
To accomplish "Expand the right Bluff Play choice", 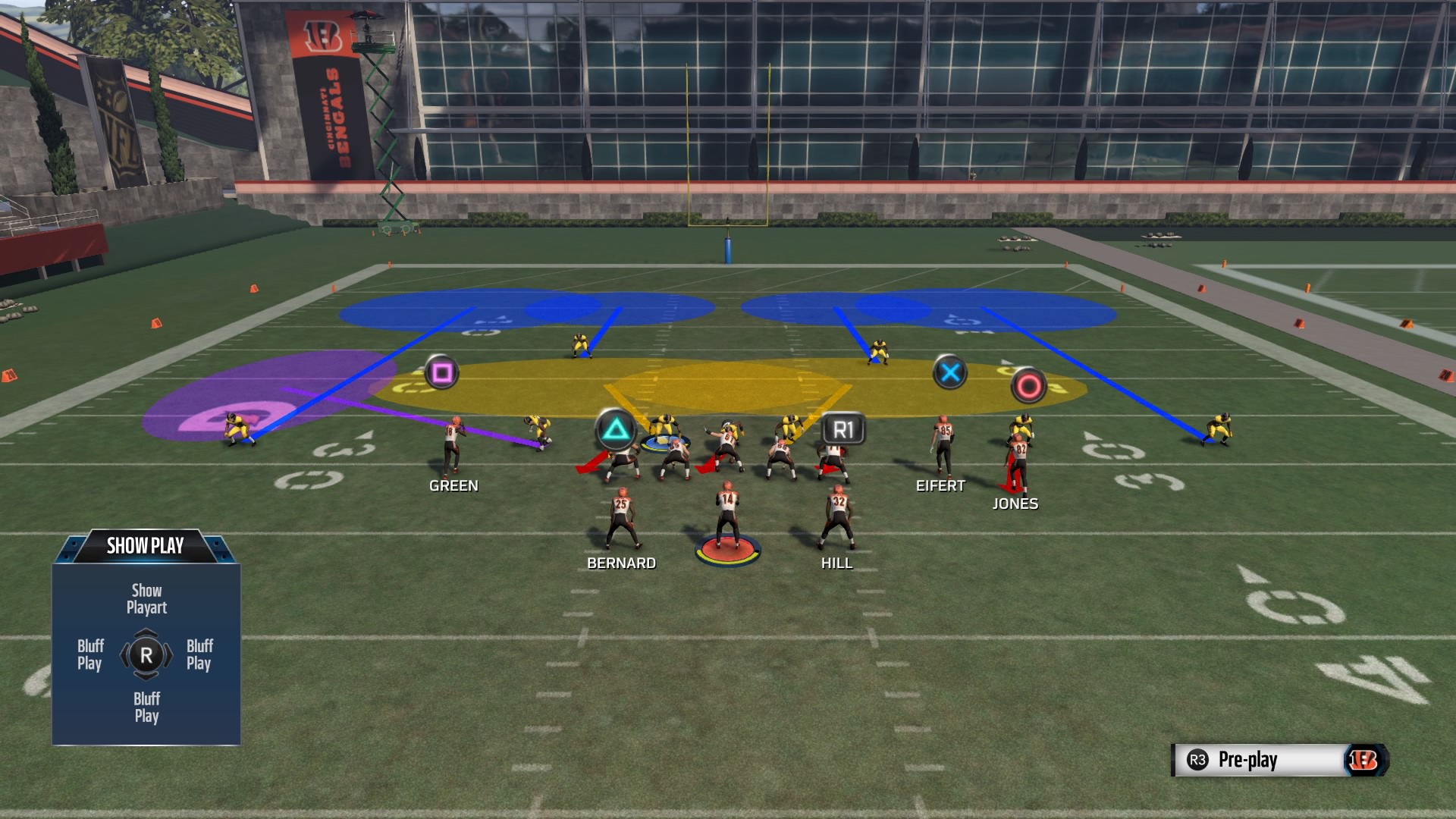I will pos(201,654).
